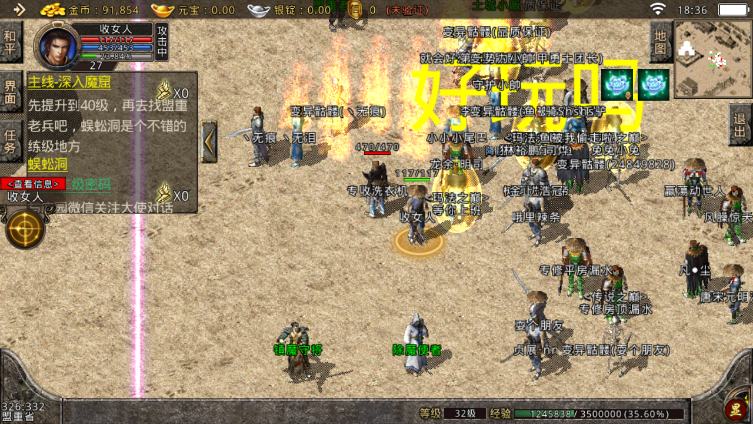
Task: Activate the left green lotus buff icon
Action: (617, 82)
